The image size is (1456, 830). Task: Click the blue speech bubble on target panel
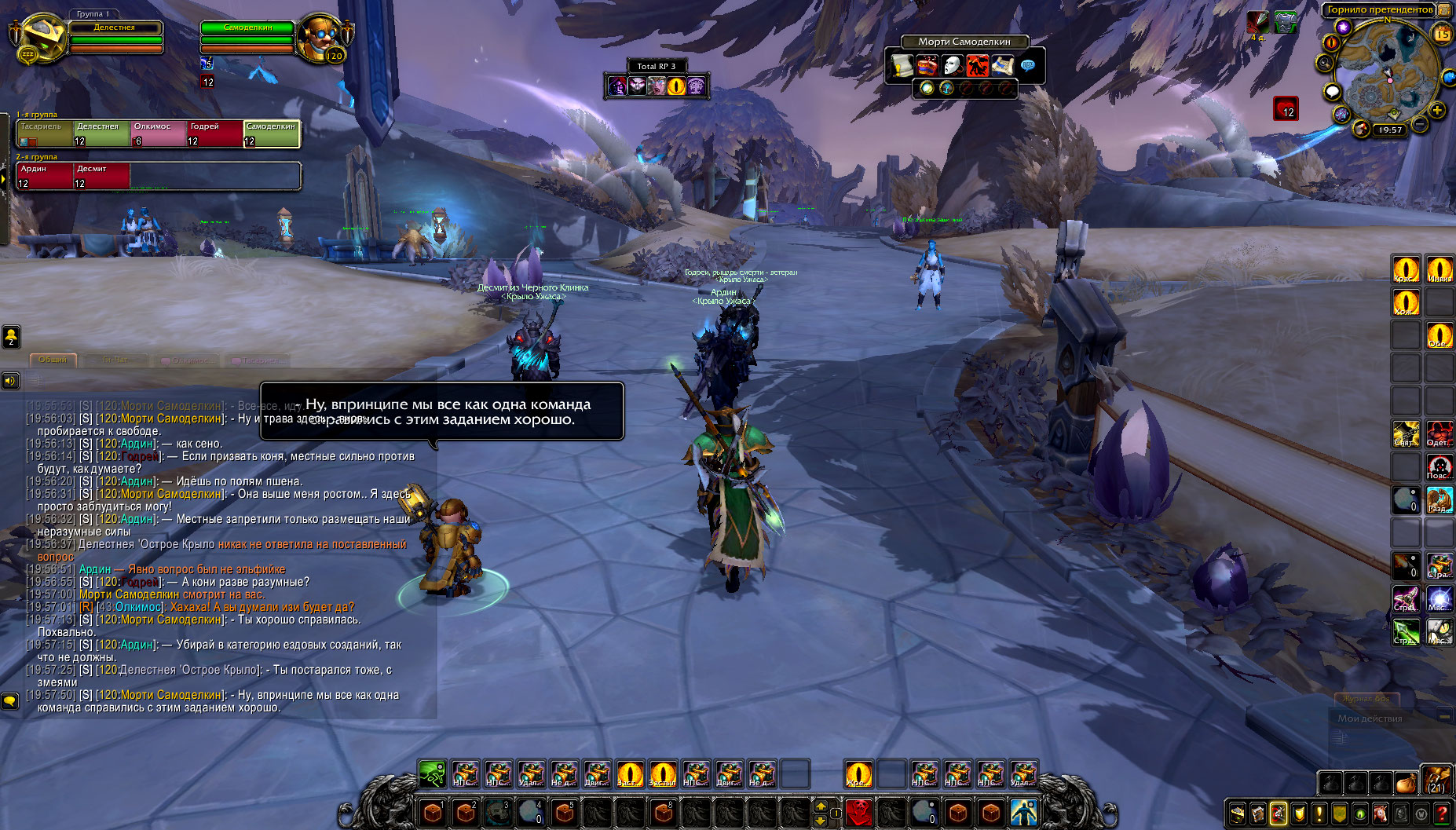[1027, 65]
